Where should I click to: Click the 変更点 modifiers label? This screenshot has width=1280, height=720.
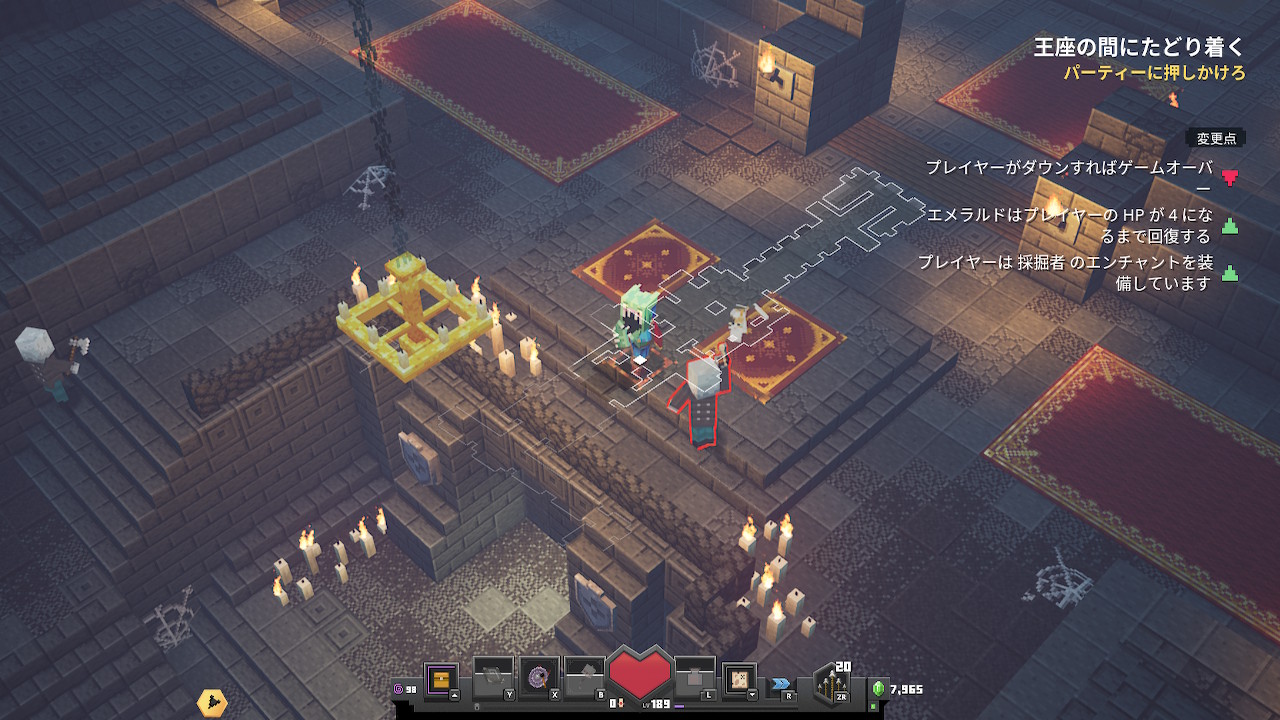[x=1216, y=138]
